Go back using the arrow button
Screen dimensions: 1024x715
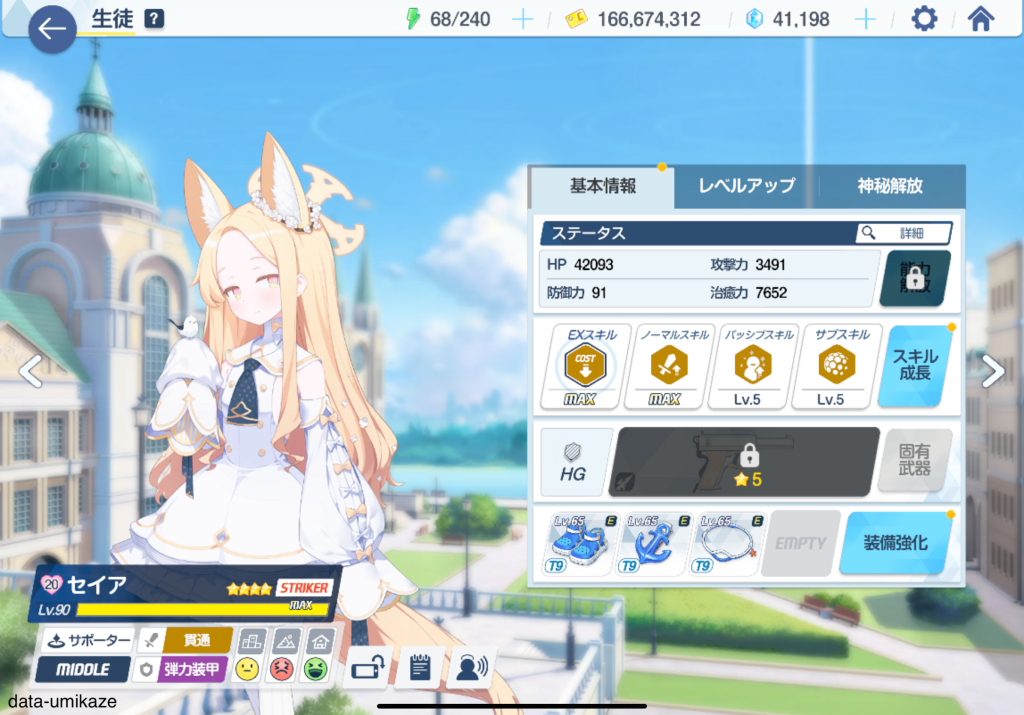(x=52, y=30)
